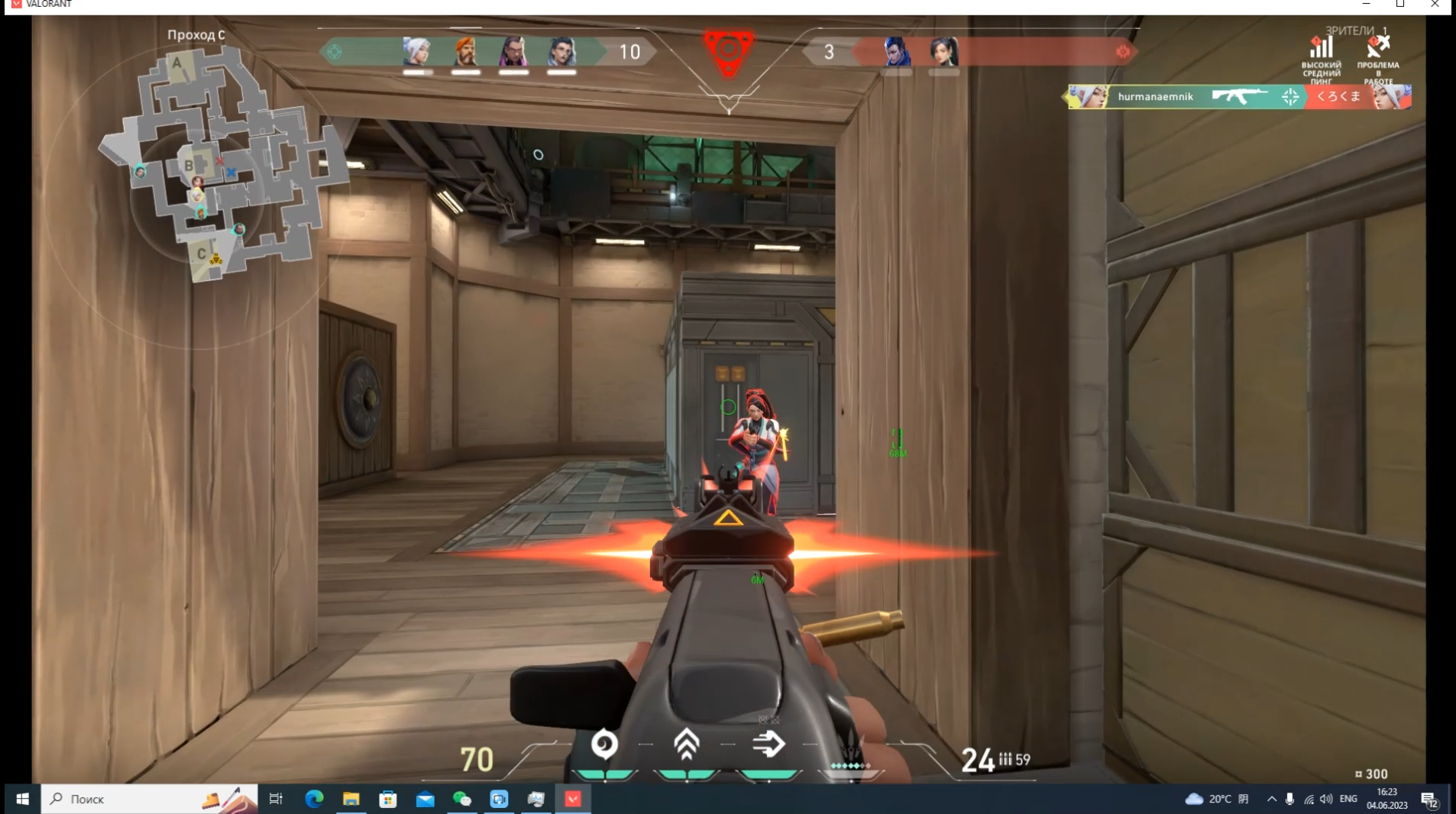Use Jett's Updraft ability icon
1456x814 pixels.
pyautogui.click(x=686, y=745)
